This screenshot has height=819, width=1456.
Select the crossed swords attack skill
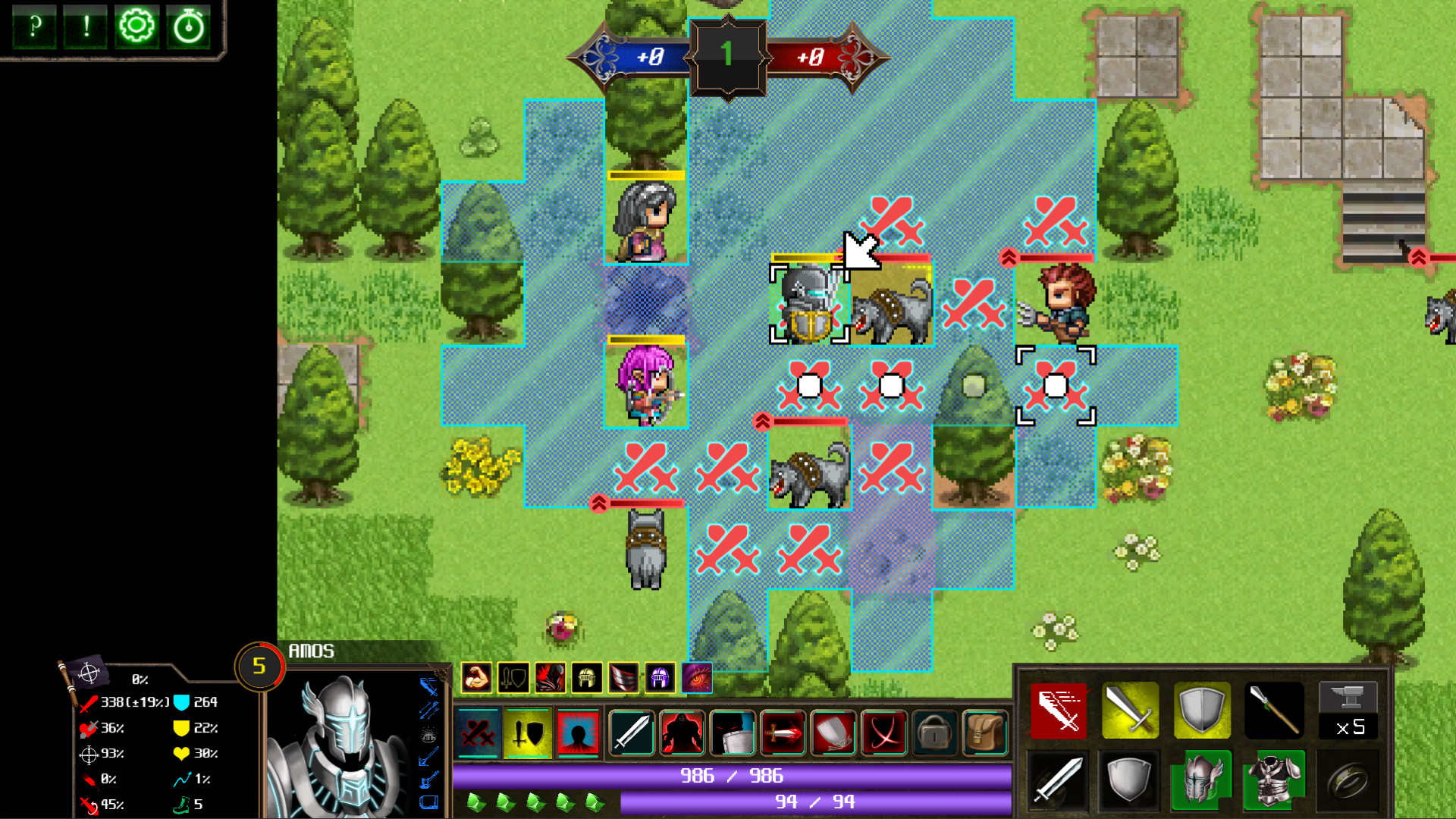(x=479, y=733)
